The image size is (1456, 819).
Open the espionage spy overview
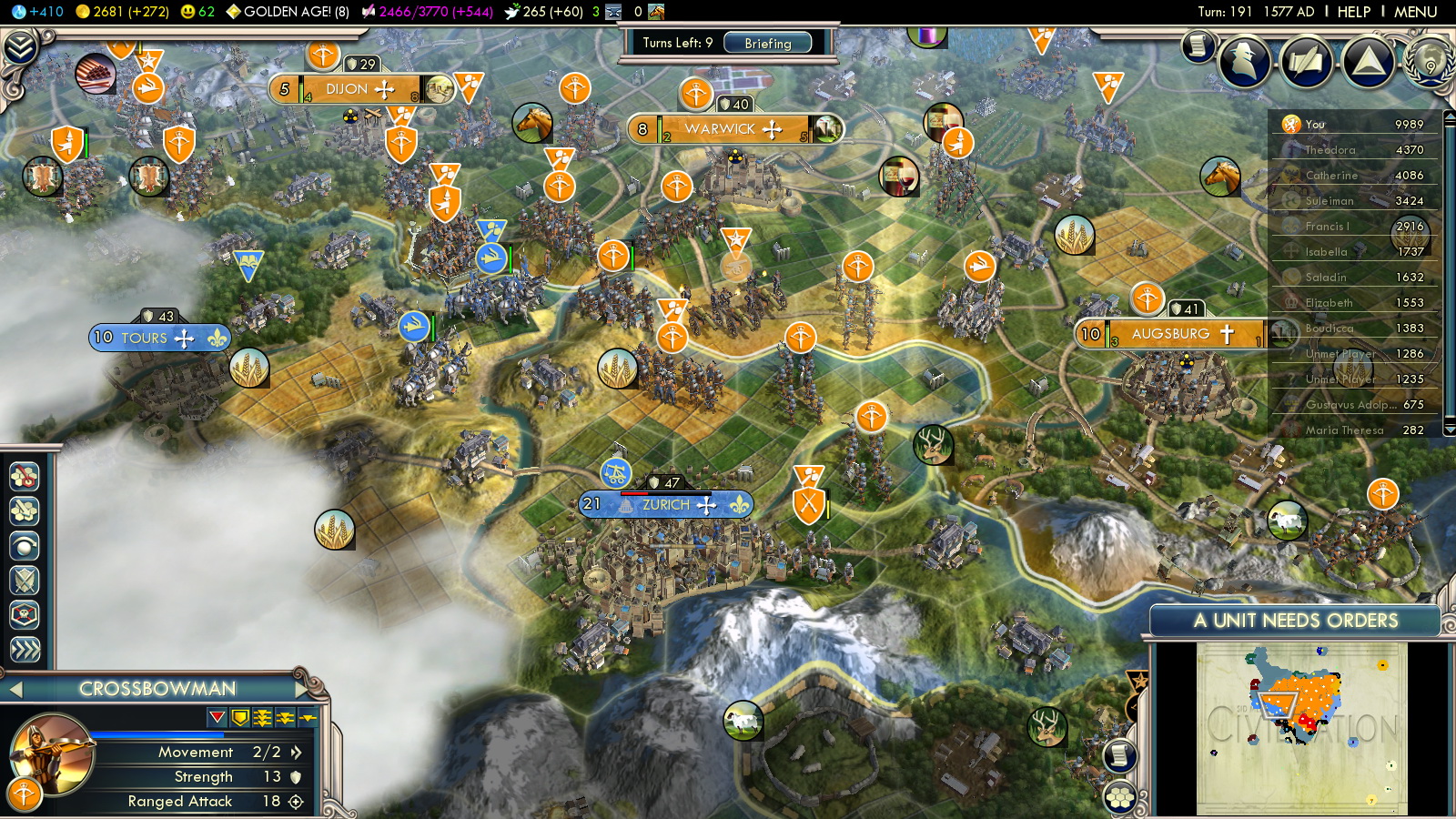point(1244,62)
